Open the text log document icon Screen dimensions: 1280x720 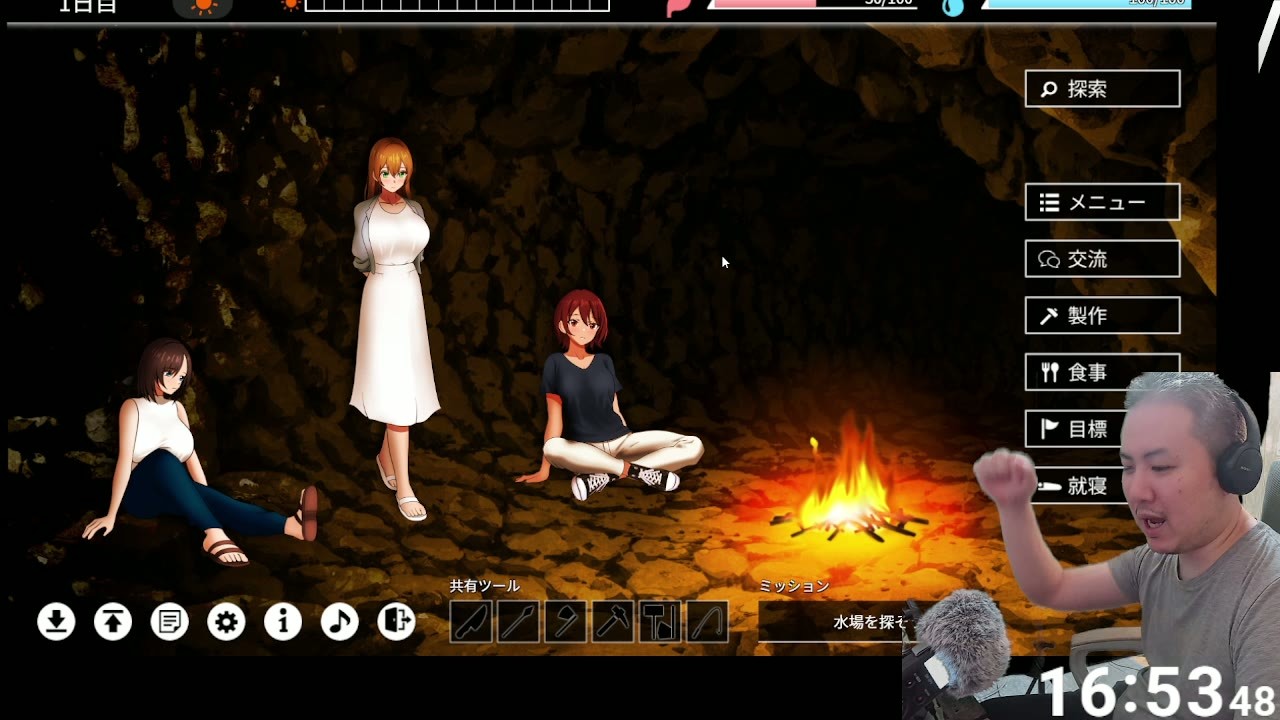point(170,622)
